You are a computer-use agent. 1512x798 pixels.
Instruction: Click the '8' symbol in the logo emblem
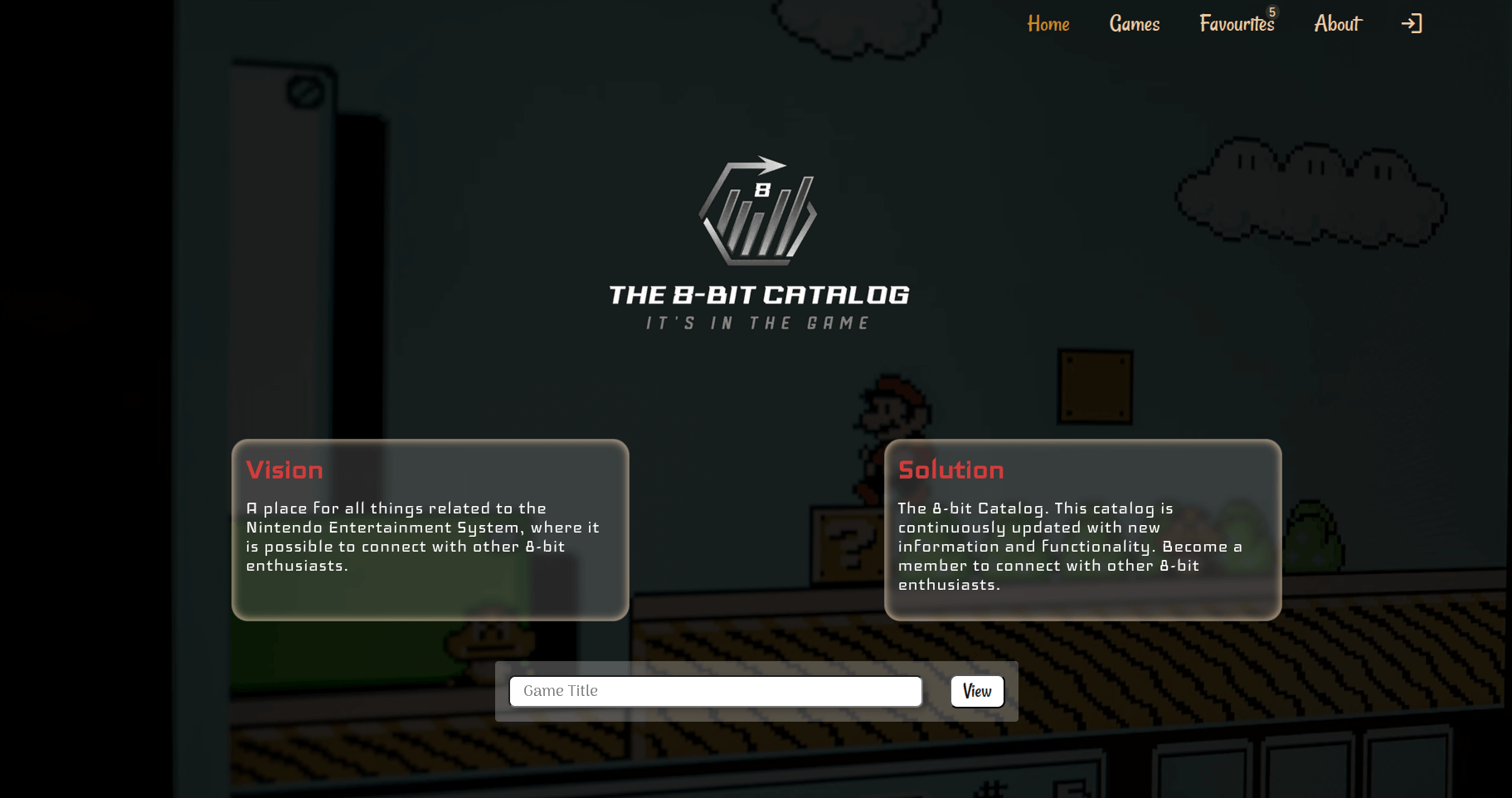click(764, 190)
